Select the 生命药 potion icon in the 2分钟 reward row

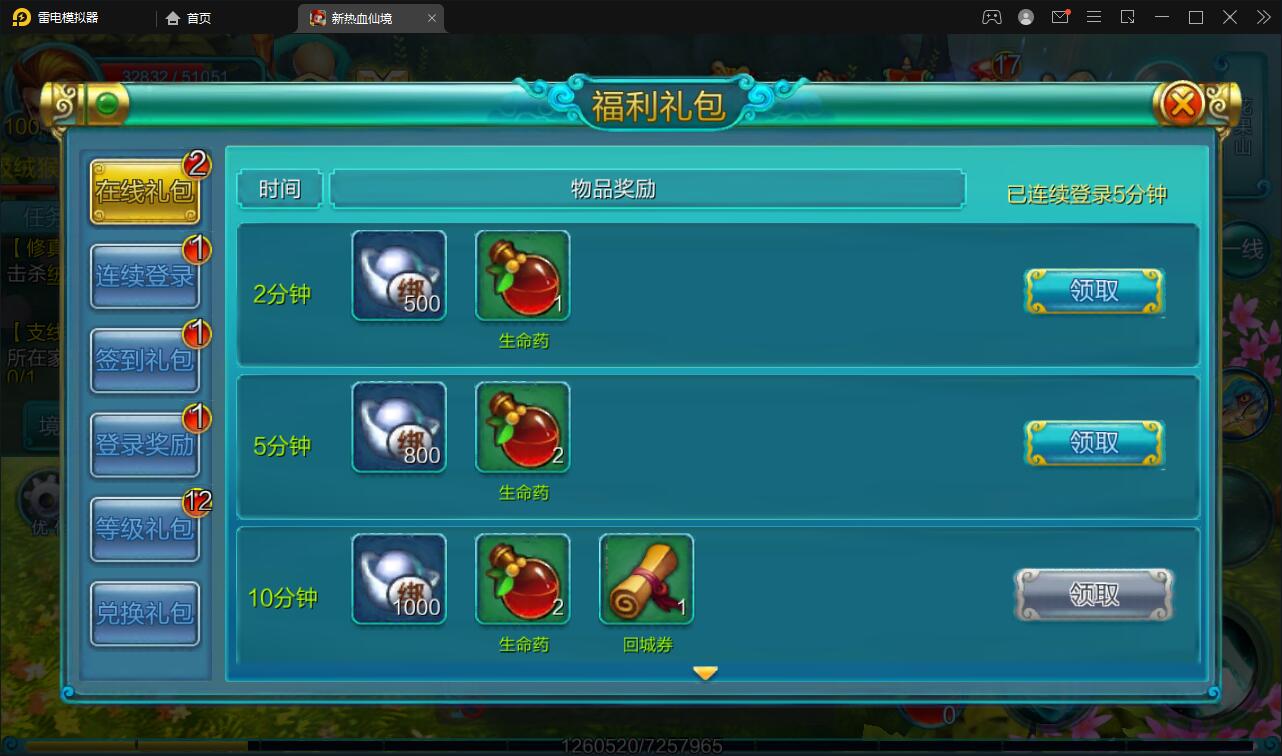pyautogui.click(x=522, y=273)
